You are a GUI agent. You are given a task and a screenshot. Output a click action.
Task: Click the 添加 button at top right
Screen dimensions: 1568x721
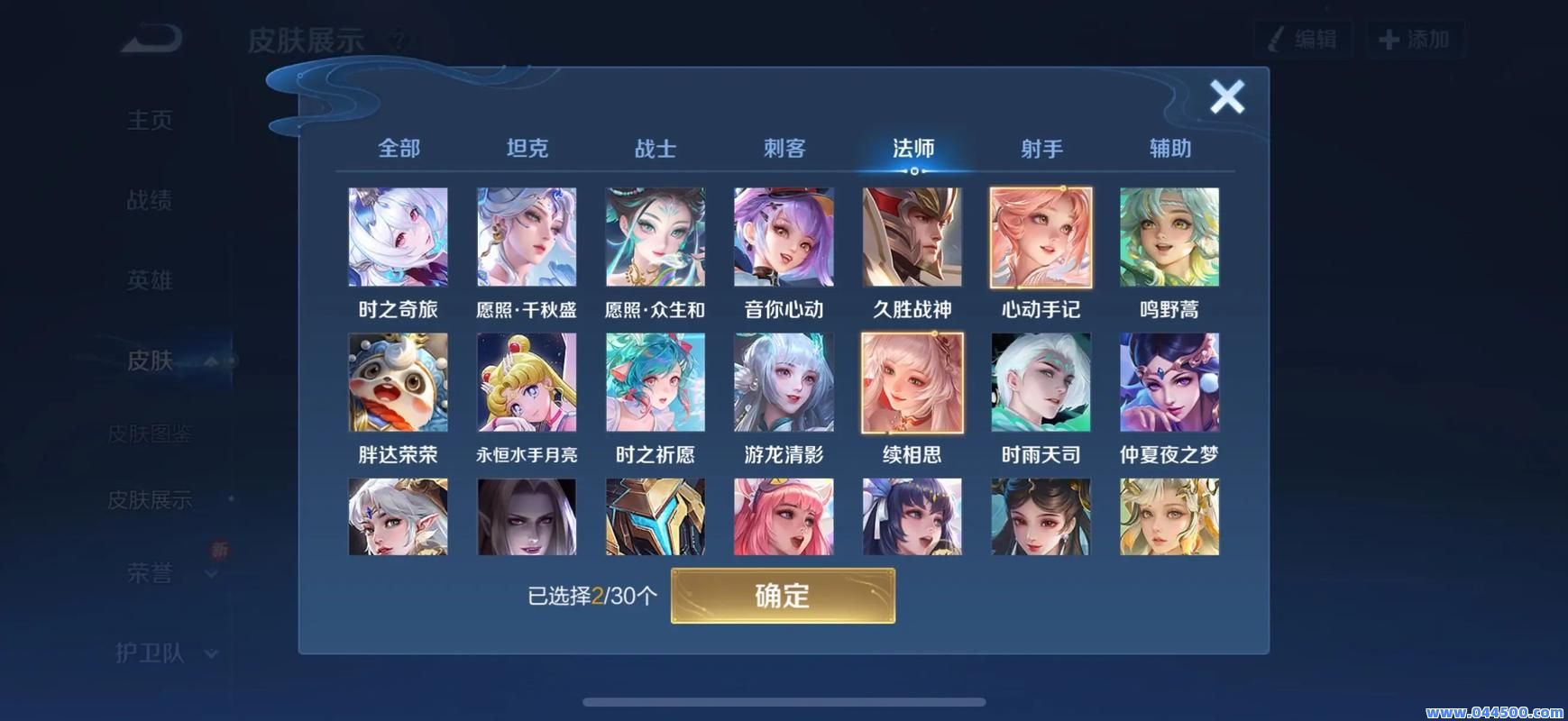(1416, 39)
